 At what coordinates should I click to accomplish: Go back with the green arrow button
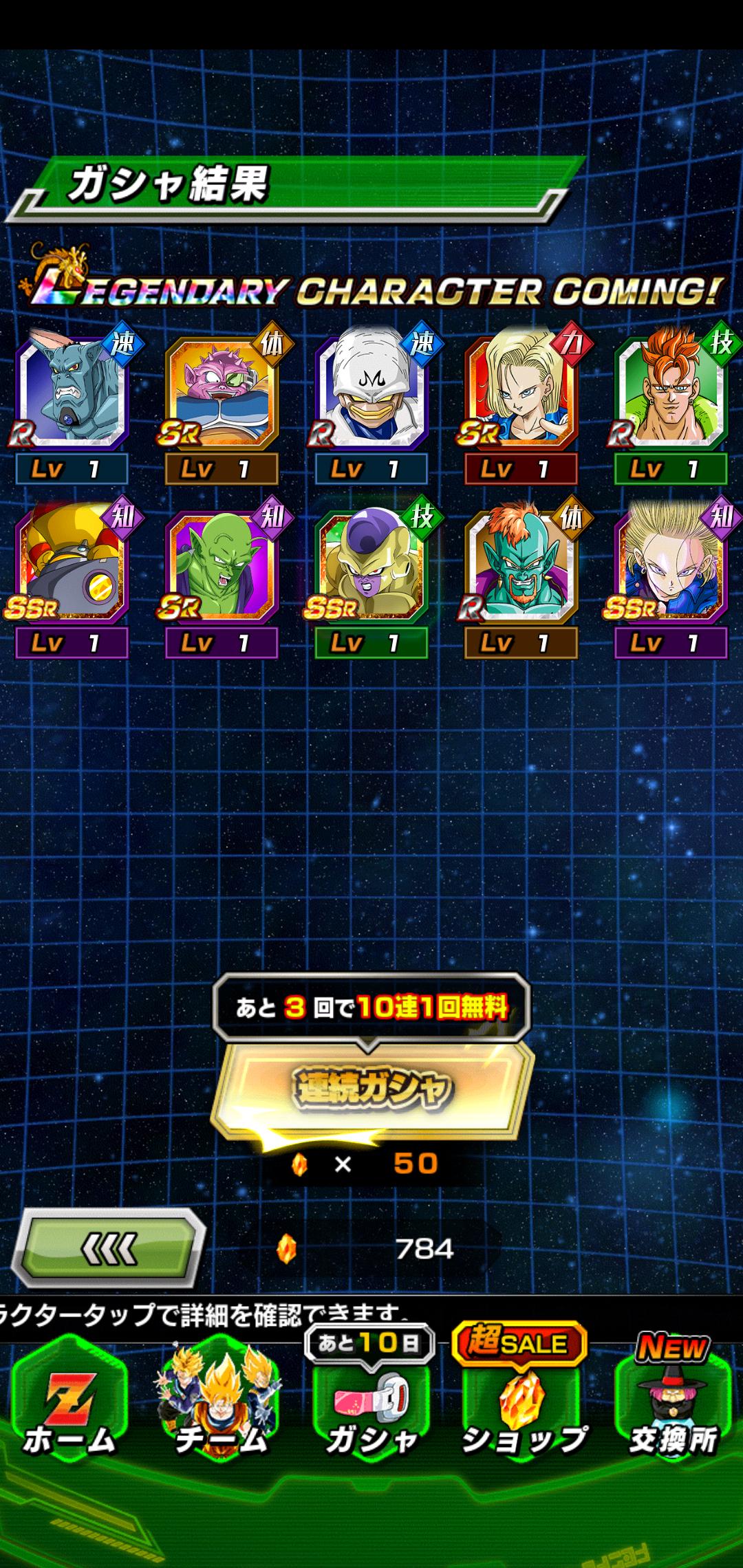coord(109,1248)
